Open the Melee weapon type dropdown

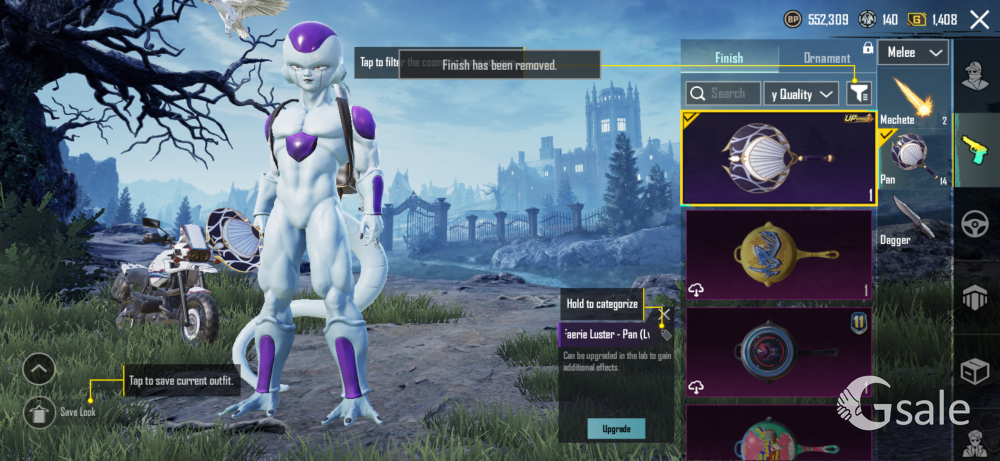point(913,53)
